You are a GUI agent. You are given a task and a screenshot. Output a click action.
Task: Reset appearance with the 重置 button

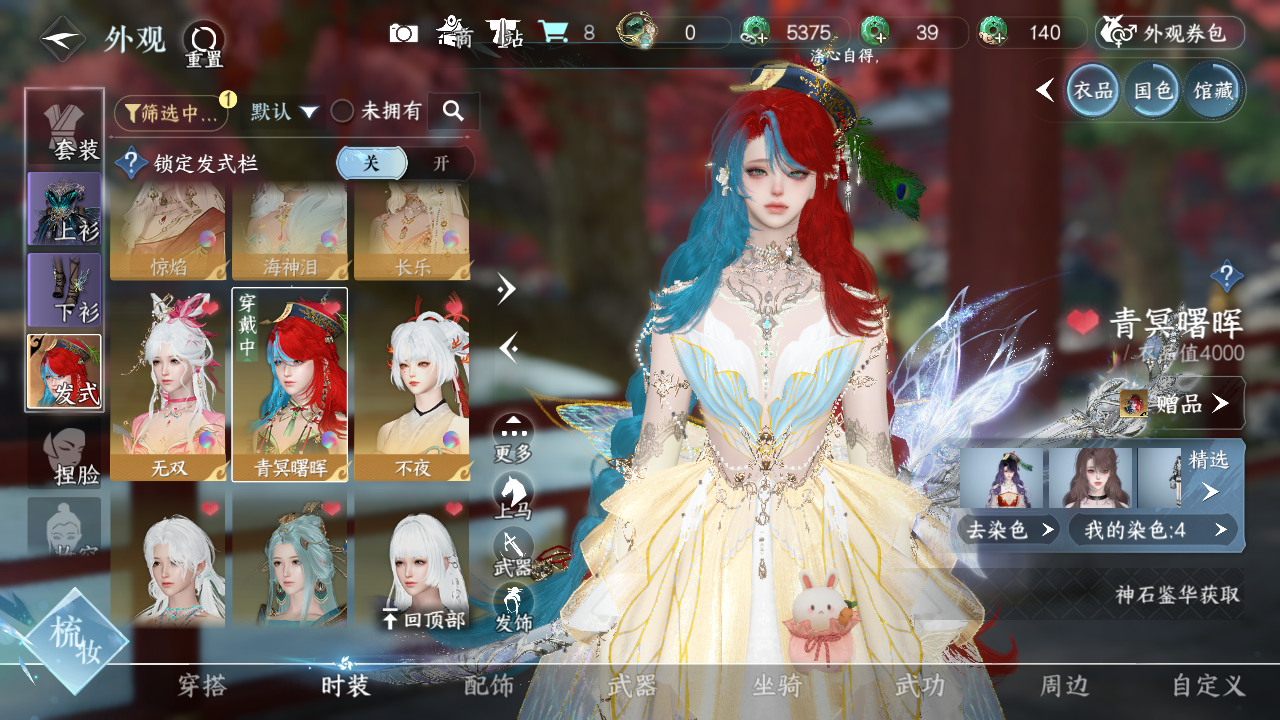203,41
